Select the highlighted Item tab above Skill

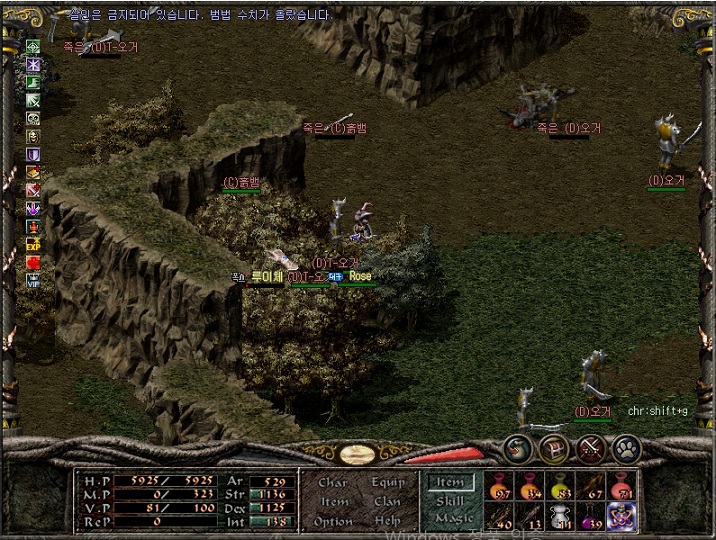click(x=450, y=483)
